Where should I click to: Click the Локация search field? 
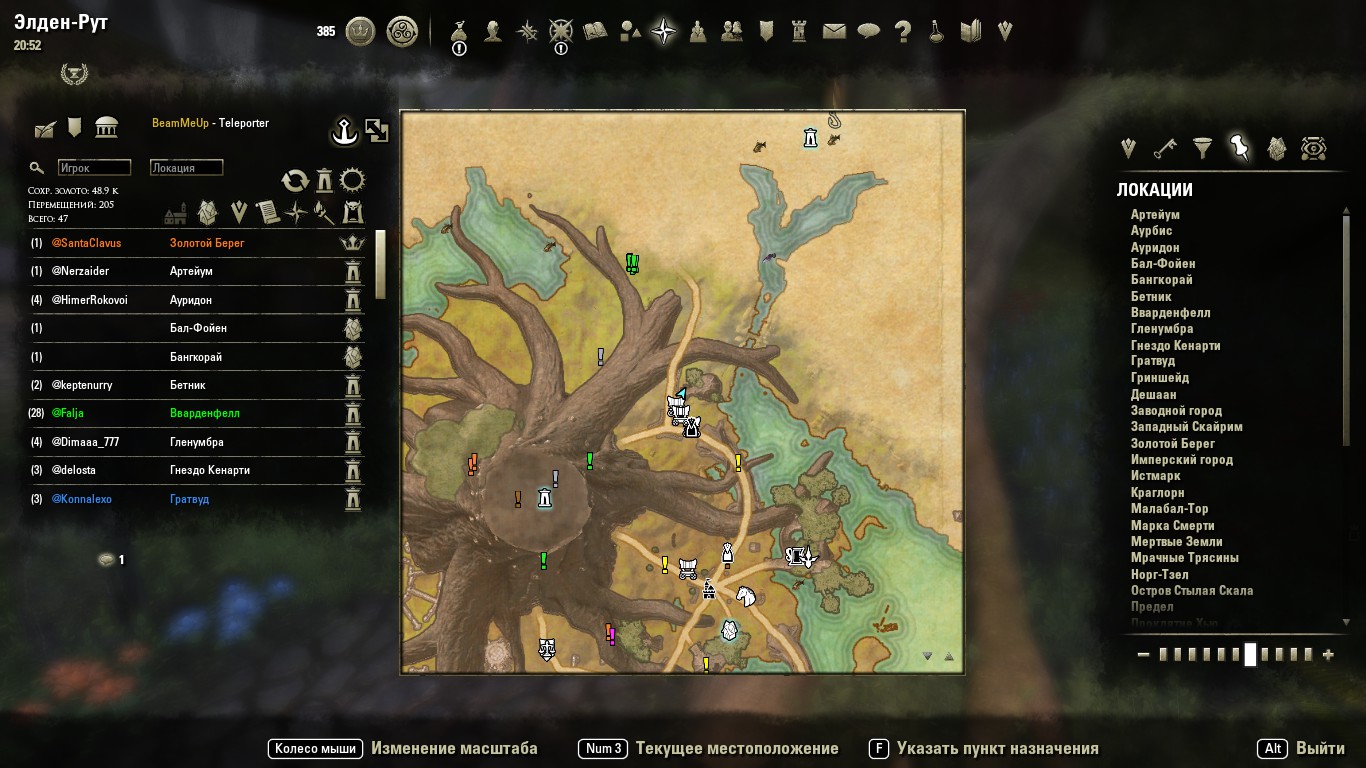[x=186, y=168]
